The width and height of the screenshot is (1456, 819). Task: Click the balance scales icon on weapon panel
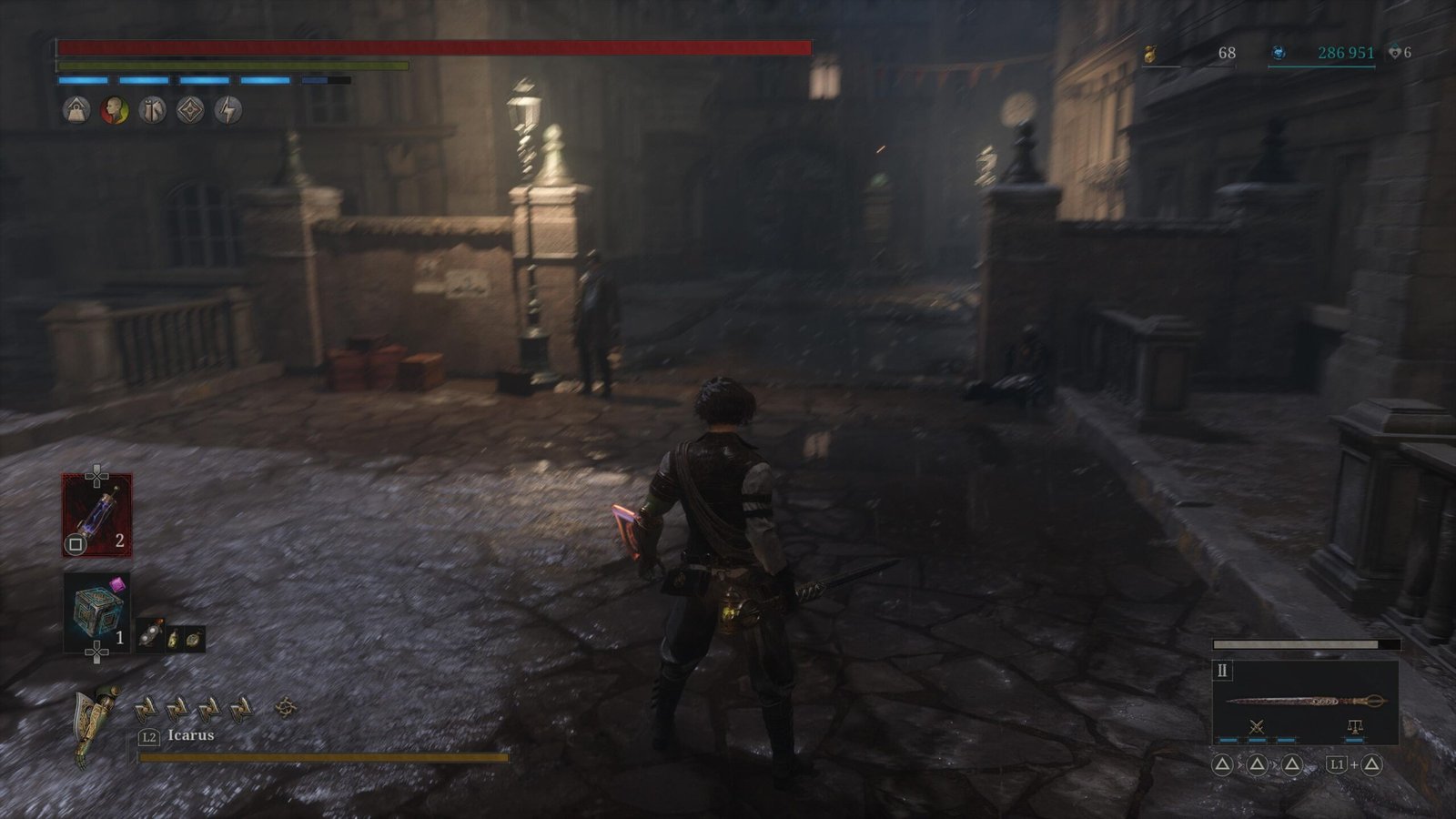point(1354,726)
